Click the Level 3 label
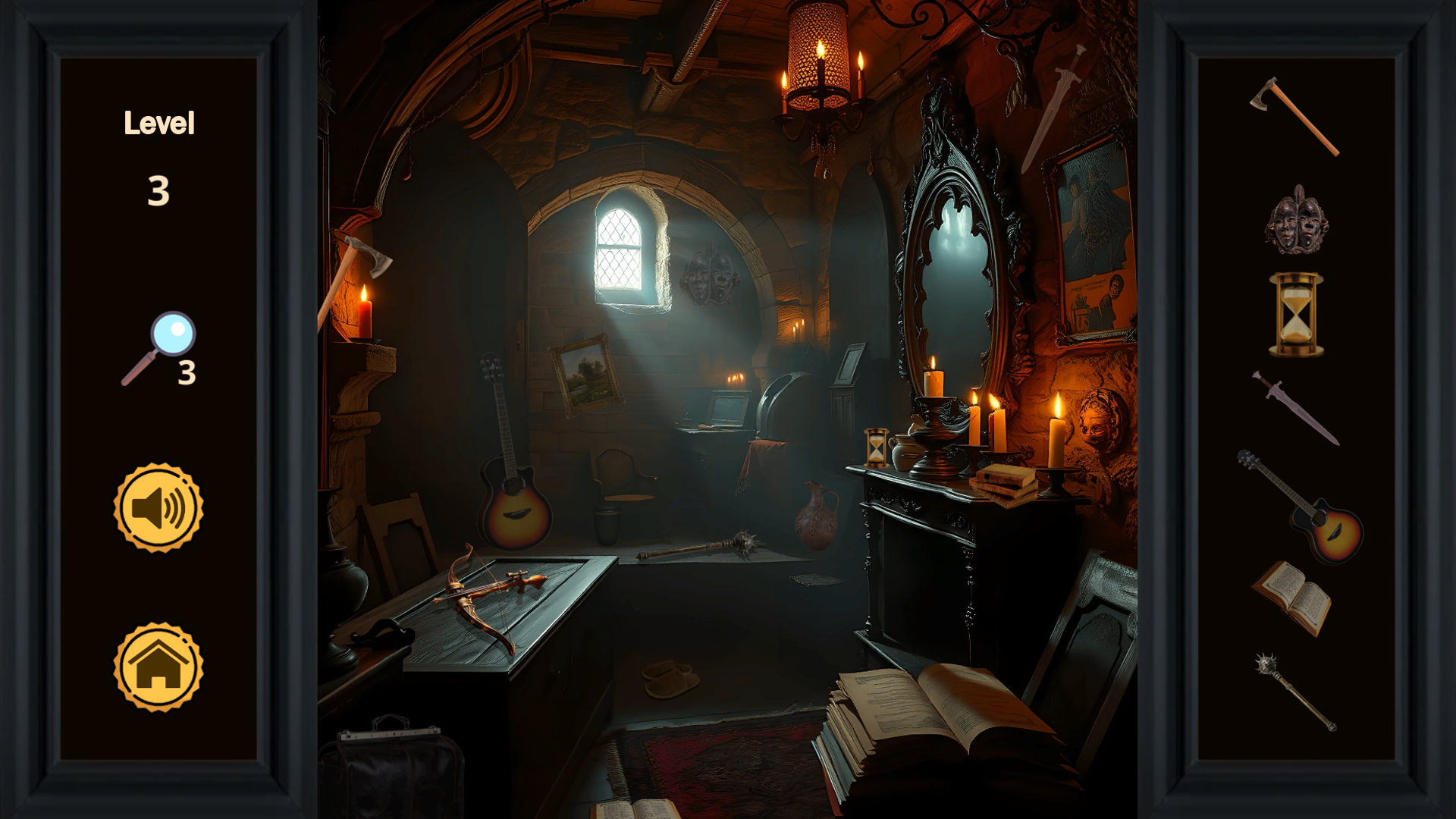 (159, 152)
